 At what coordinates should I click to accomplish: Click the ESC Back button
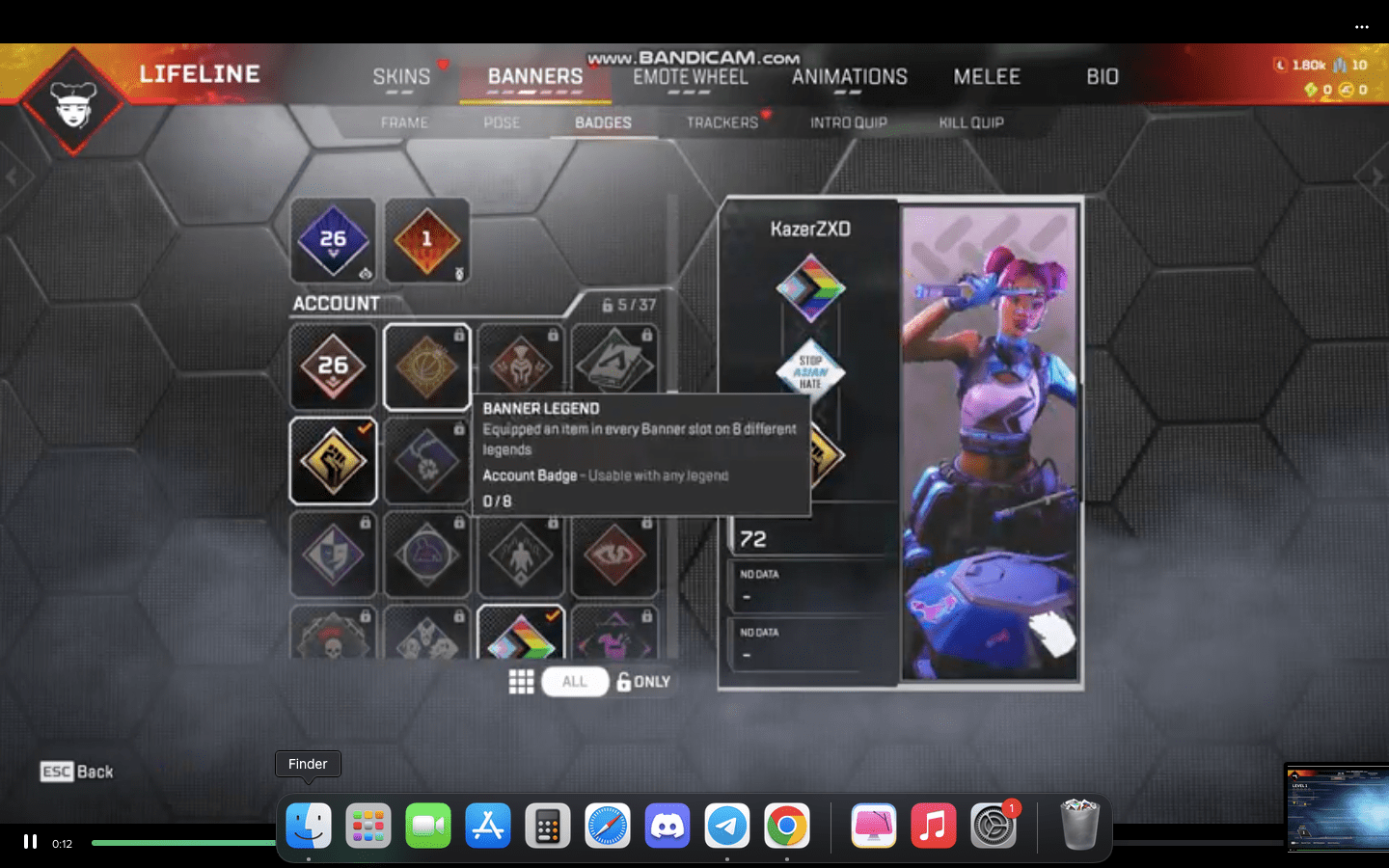75,772
